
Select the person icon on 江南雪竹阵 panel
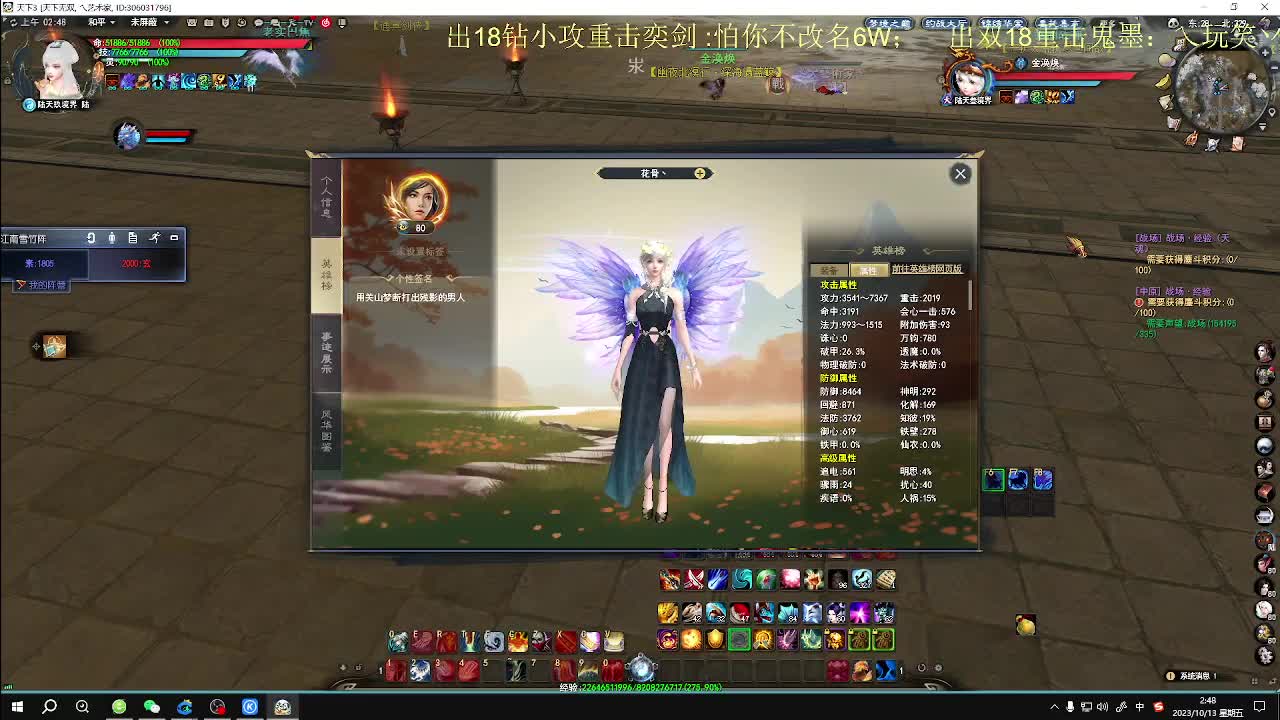[x=112, y=238]
